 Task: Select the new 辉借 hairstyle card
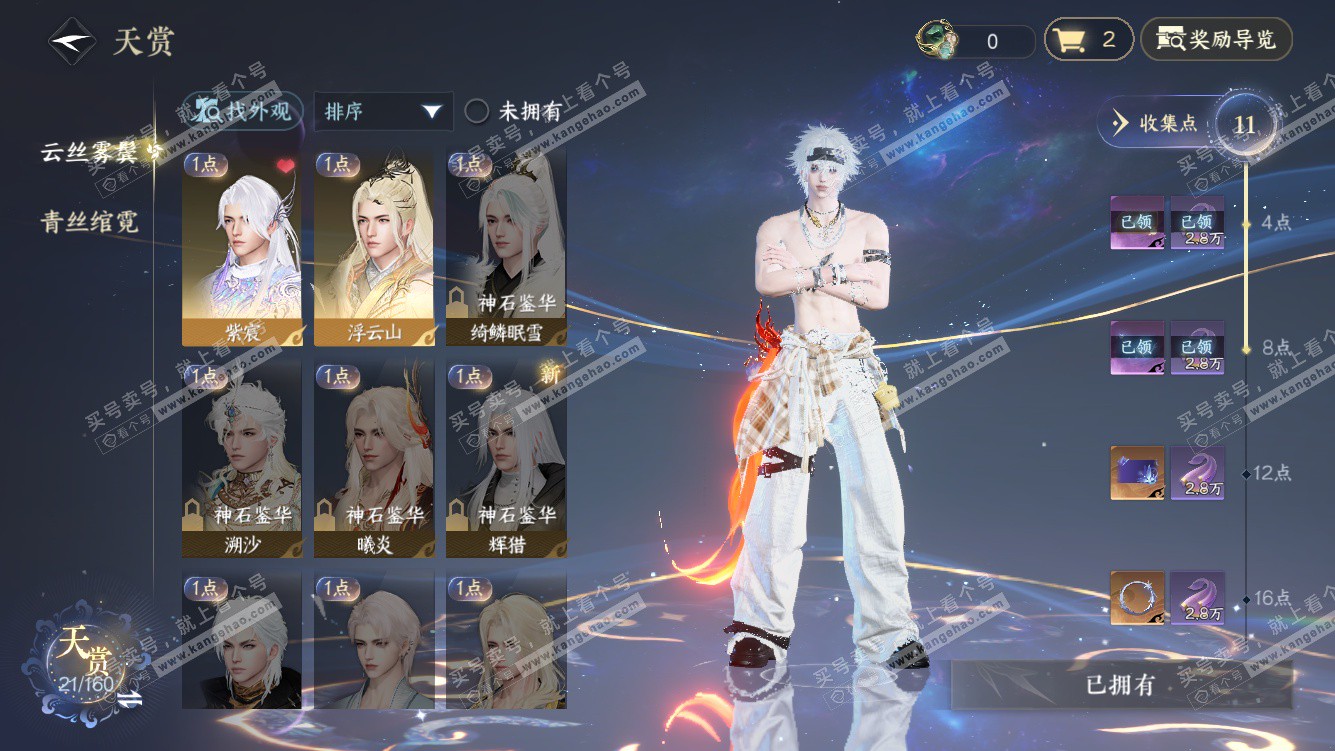506,460
